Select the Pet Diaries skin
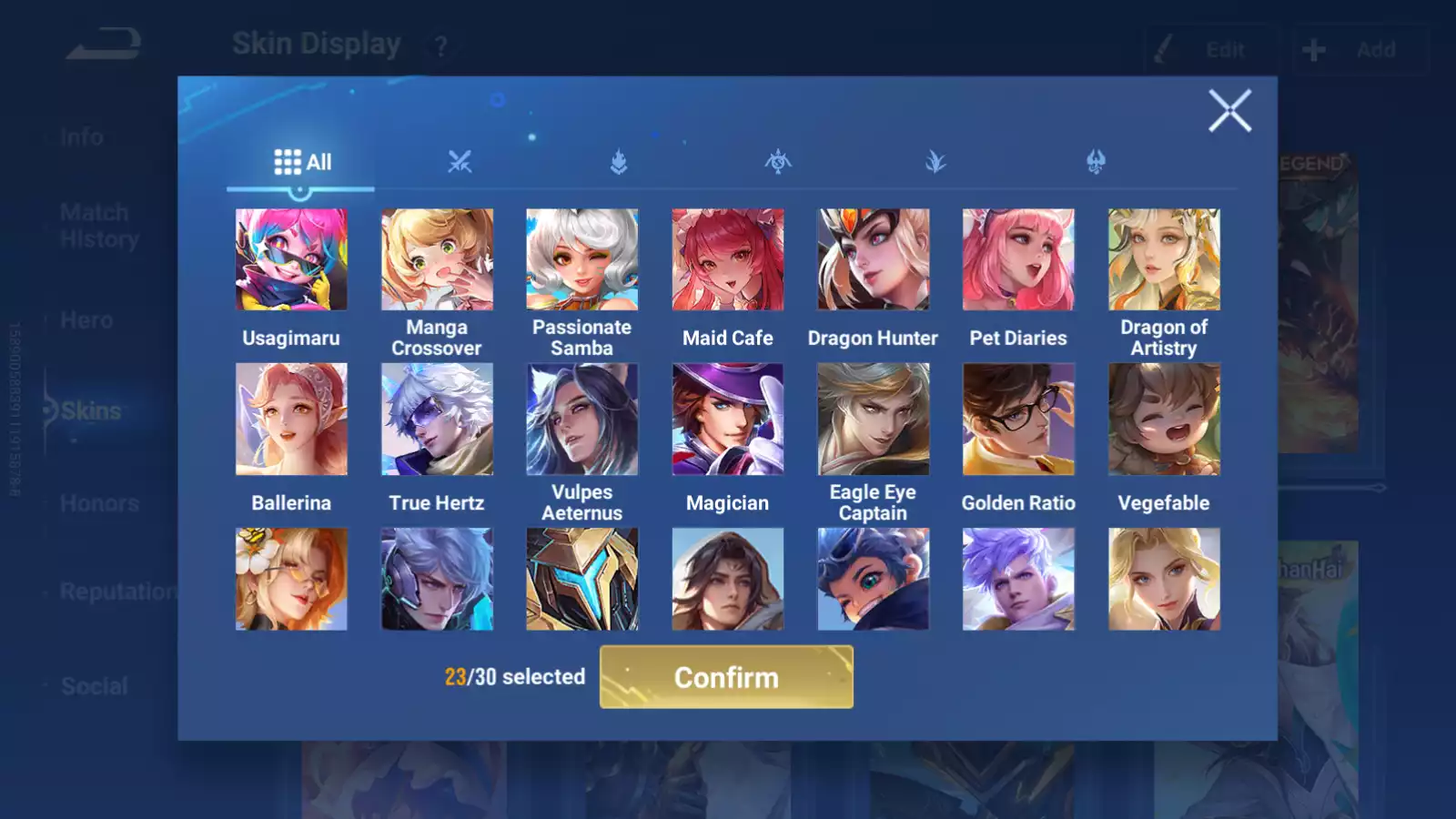 [x=1018, y=260]
